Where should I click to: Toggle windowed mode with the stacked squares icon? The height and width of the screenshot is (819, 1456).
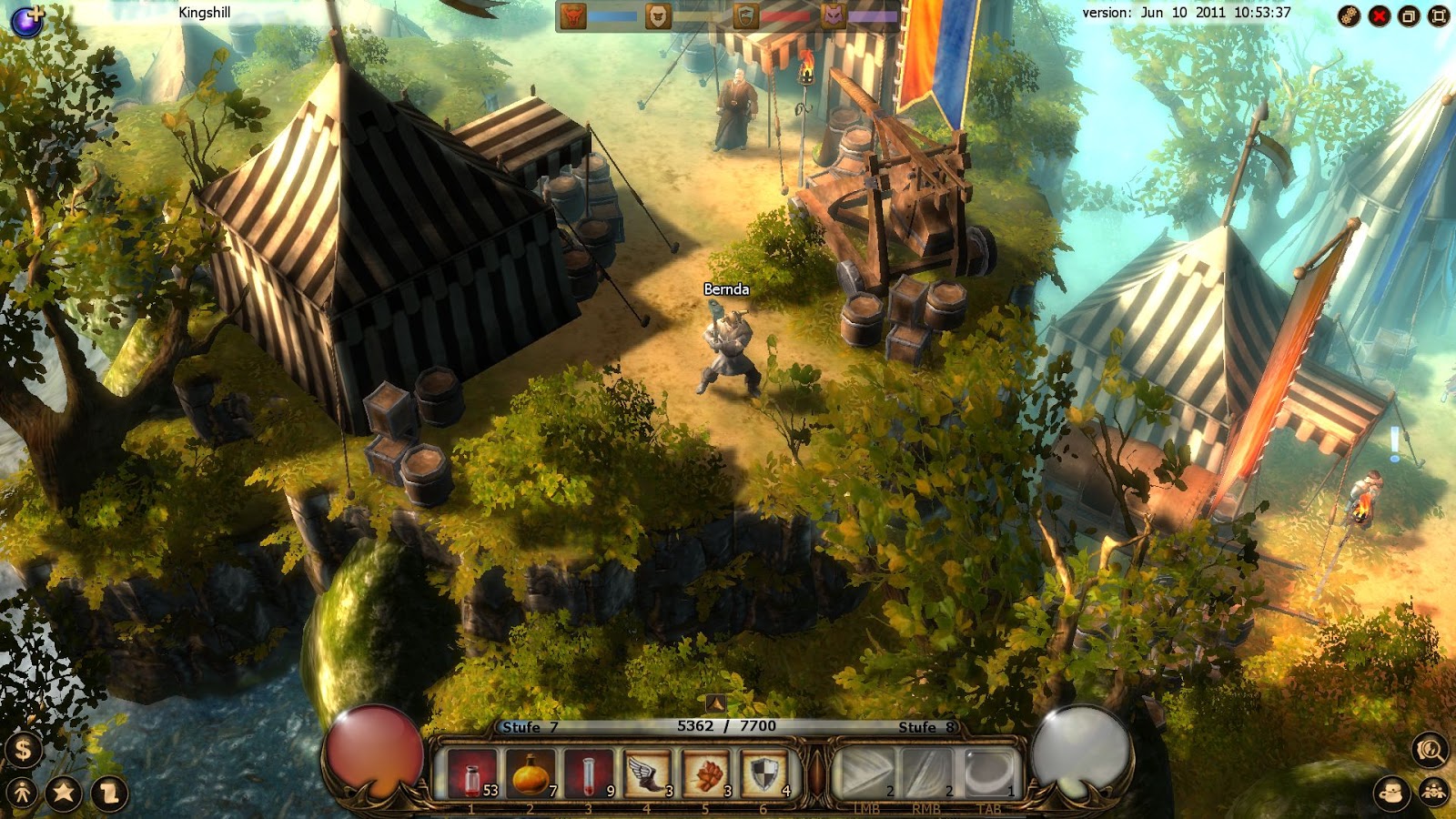pos(1409,15)
